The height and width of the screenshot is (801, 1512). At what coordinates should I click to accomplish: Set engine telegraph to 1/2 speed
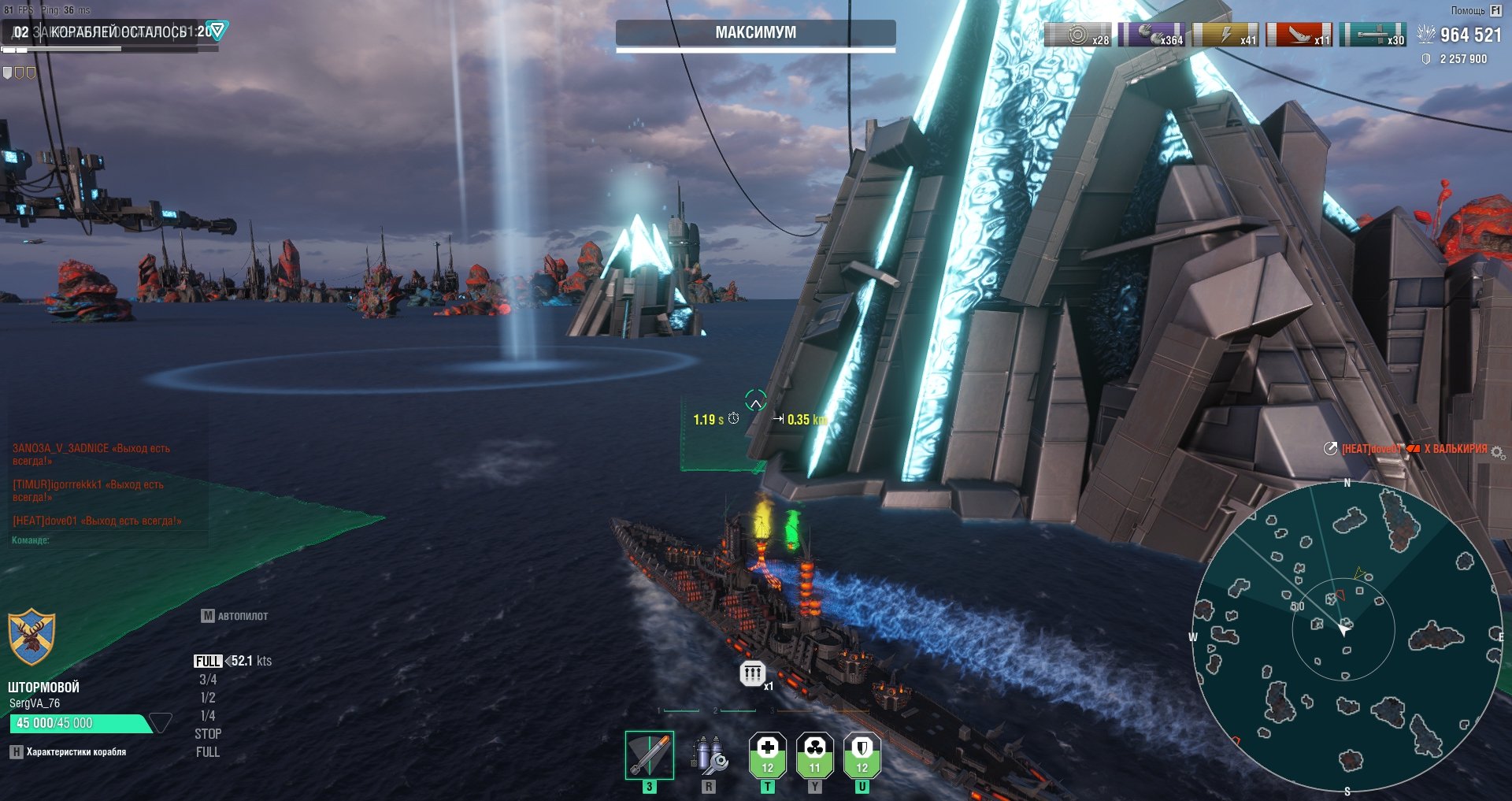tap(208, 697)
